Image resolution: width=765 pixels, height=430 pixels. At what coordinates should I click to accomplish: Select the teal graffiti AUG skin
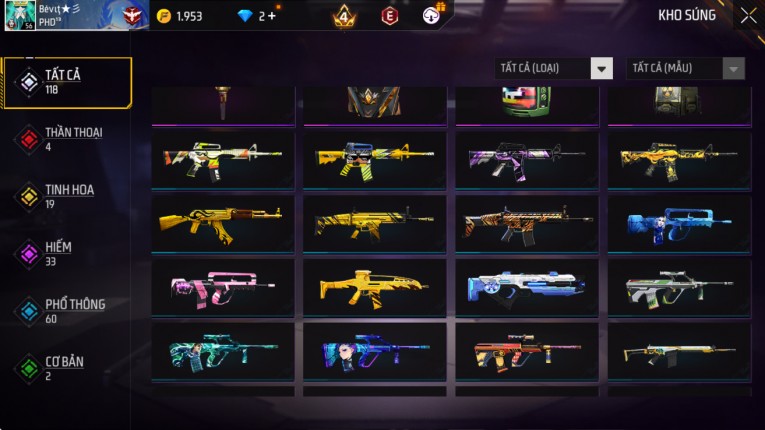click(x=223, y=351)
